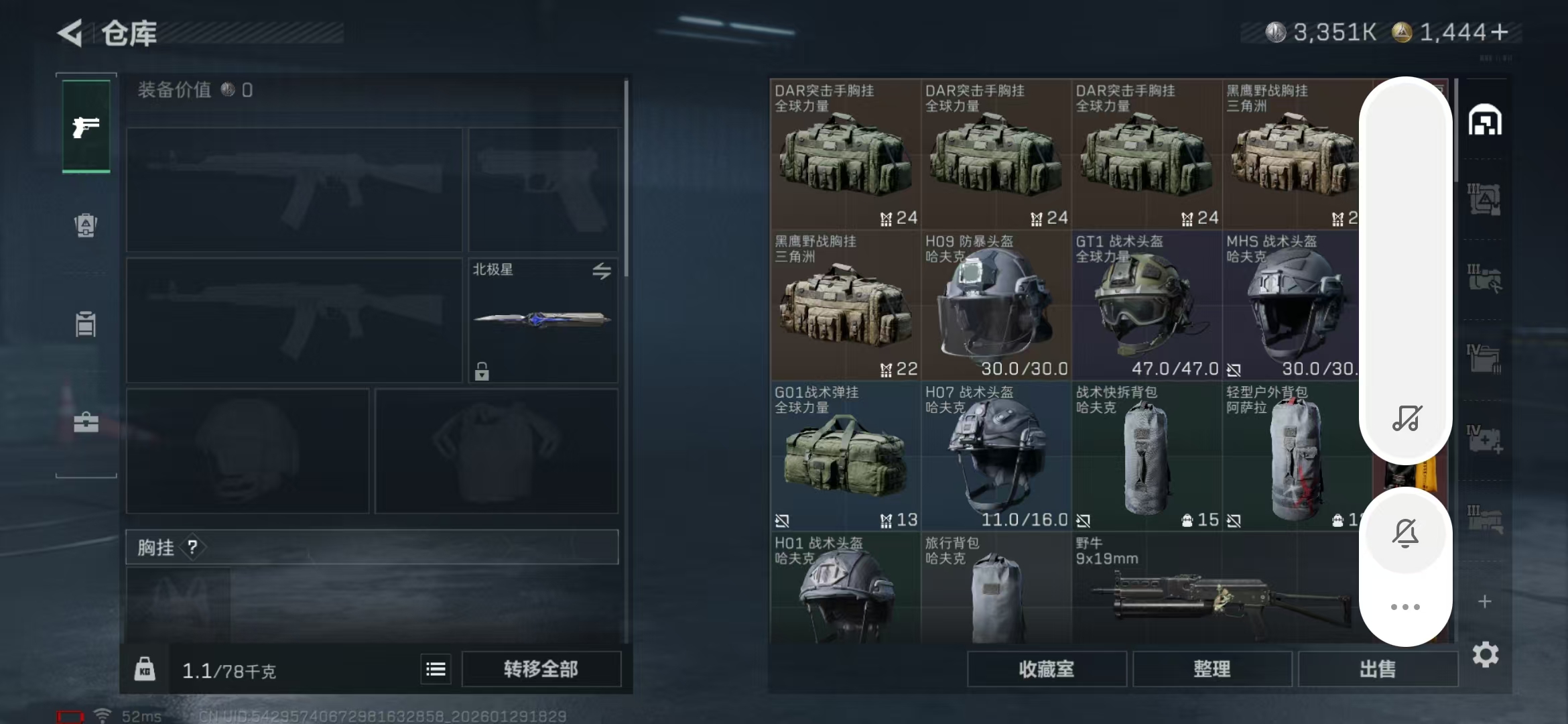Open the 收藏室 collection room
1568x724 pixels.
pyautogui.click(x=1046, y=669)
